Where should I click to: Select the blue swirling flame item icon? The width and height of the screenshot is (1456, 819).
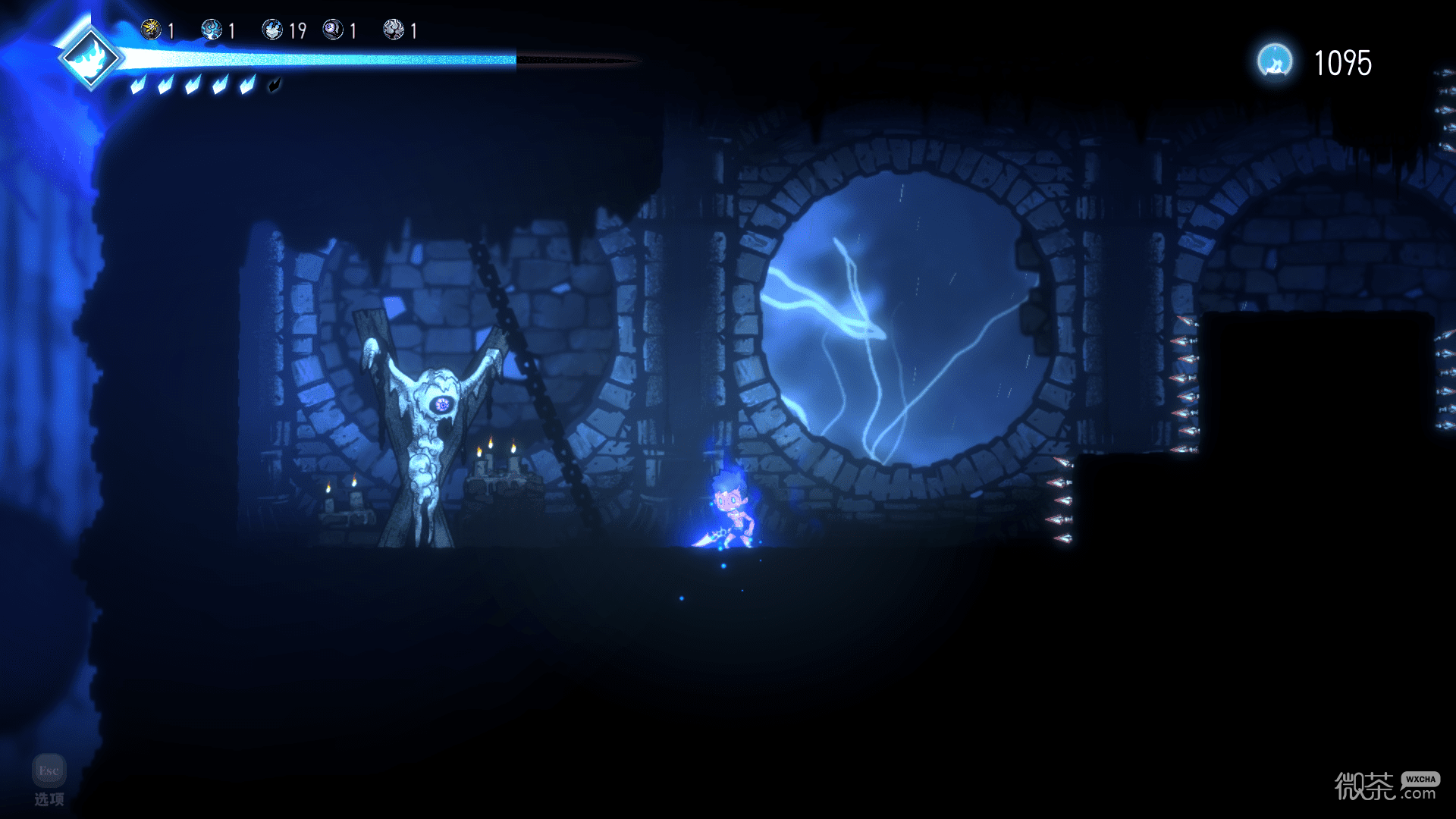click(x=212, y=30)
